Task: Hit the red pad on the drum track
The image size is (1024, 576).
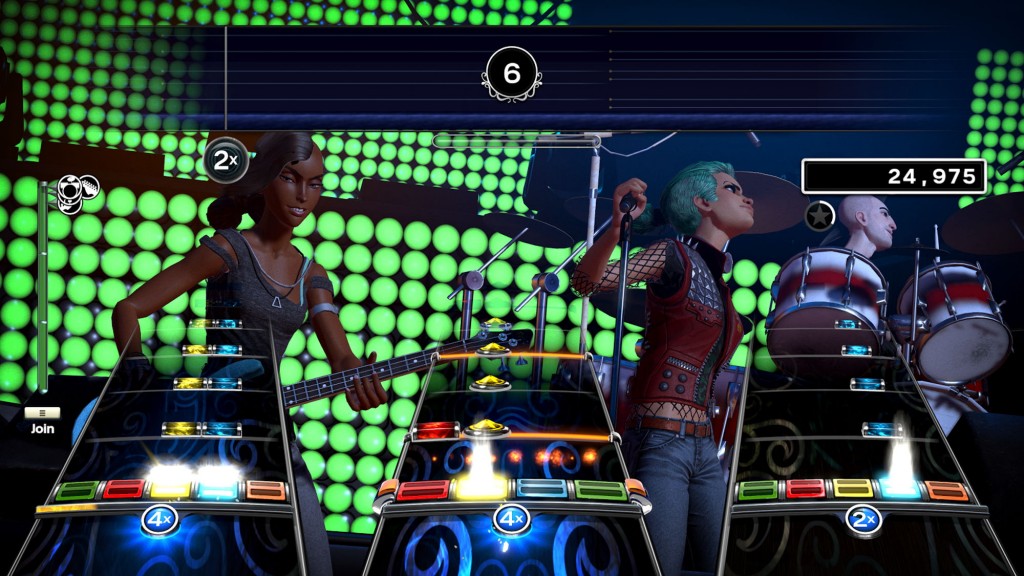Action: 804,489
